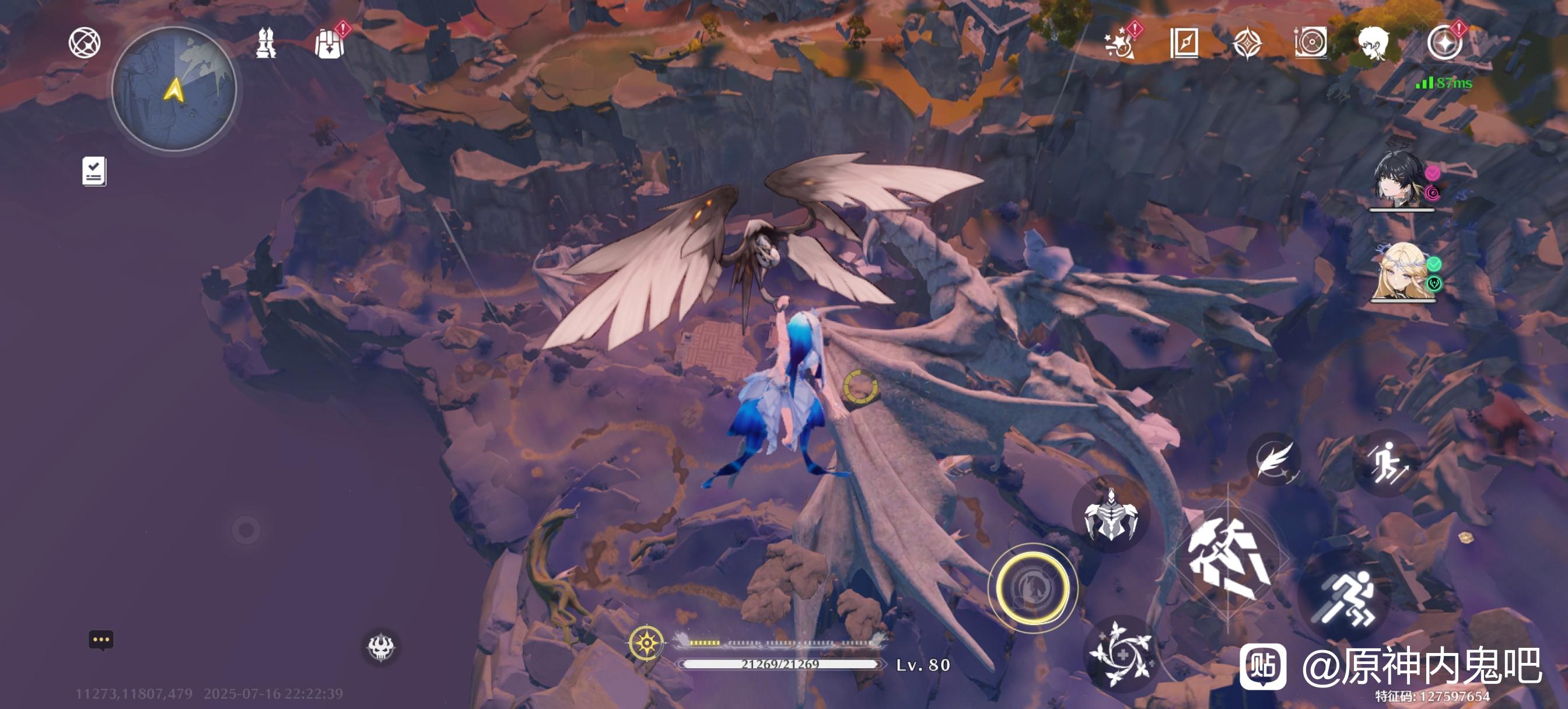Activate the sprint running-figure button
The height and width of the screenshot is (709, 1568).
point(1346,598)
